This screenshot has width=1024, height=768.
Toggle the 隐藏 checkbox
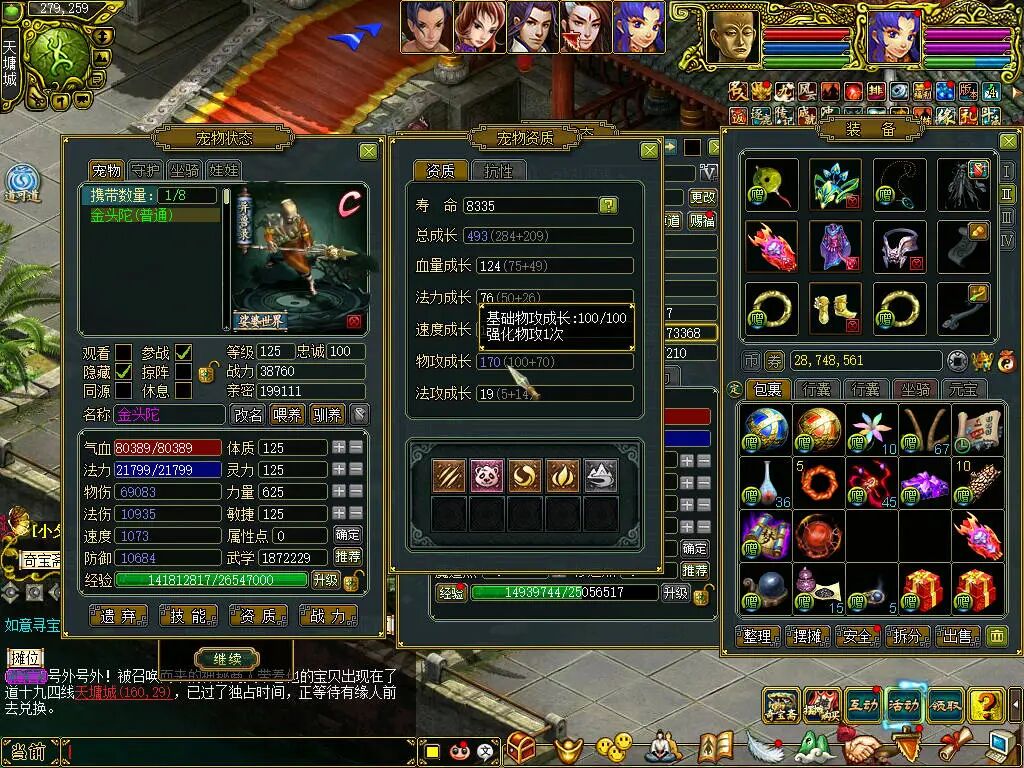click(x=123, y=371)
